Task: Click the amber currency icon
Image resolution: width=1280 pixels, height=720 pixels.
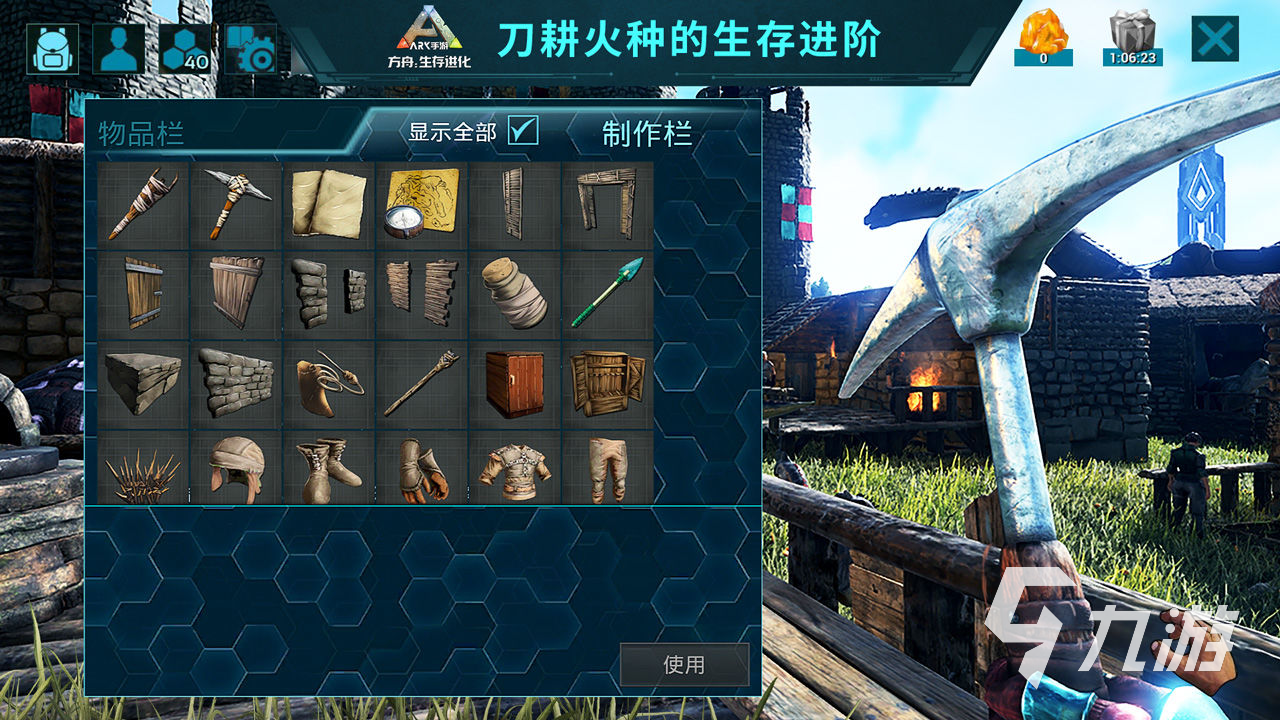Action: pos(1044,35)
